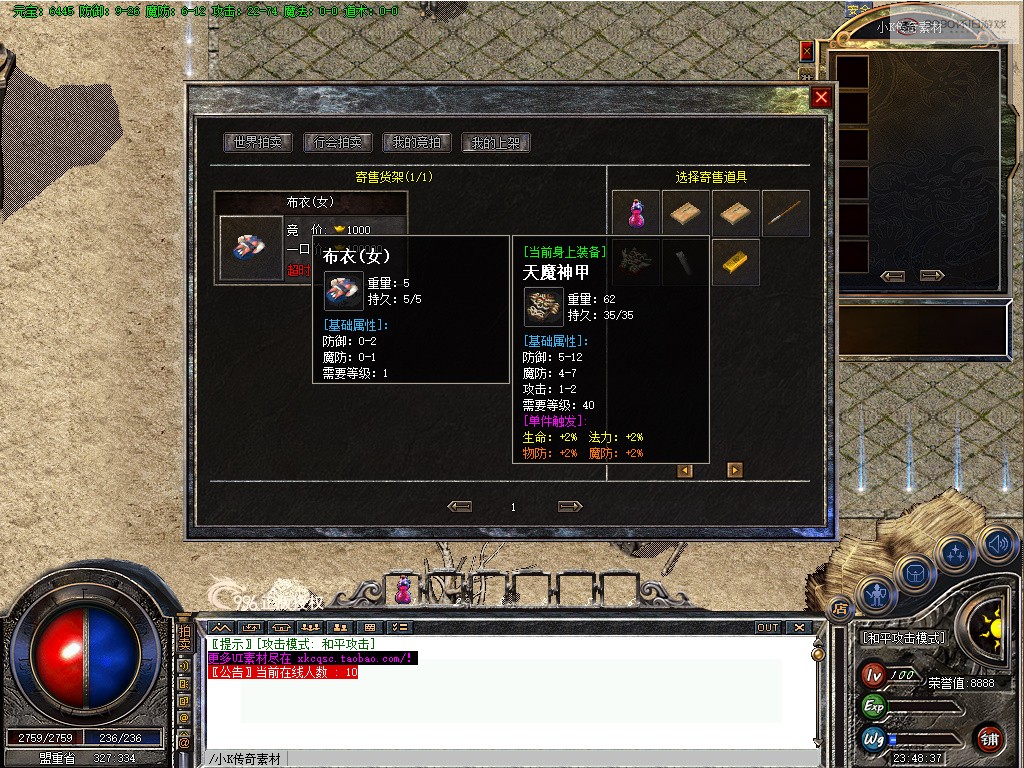Open the 行会拍卖 tab
The width and height of the screenshot is (1024, 768).
click(x=337, y=143)
